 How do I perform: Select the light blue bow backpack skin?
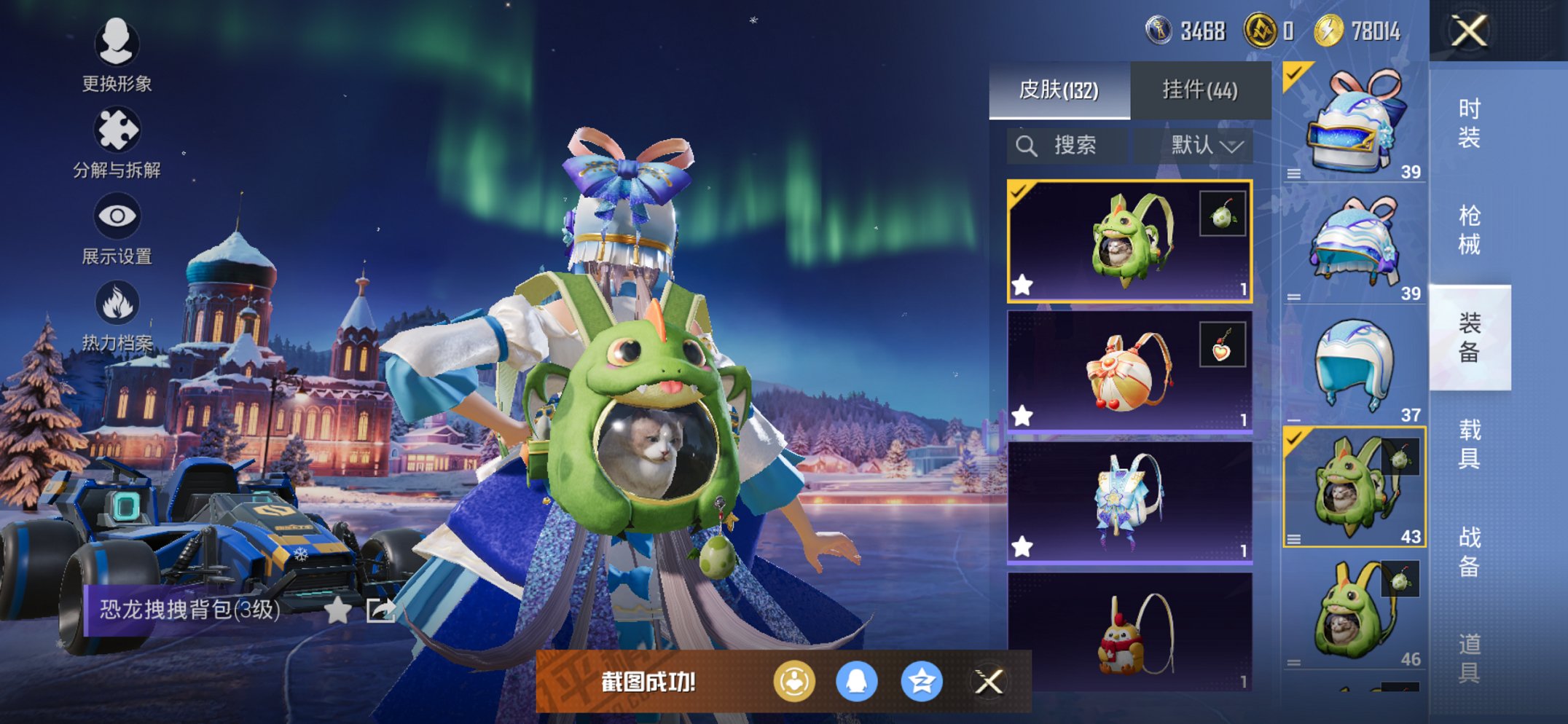[x=1129, y=503]
